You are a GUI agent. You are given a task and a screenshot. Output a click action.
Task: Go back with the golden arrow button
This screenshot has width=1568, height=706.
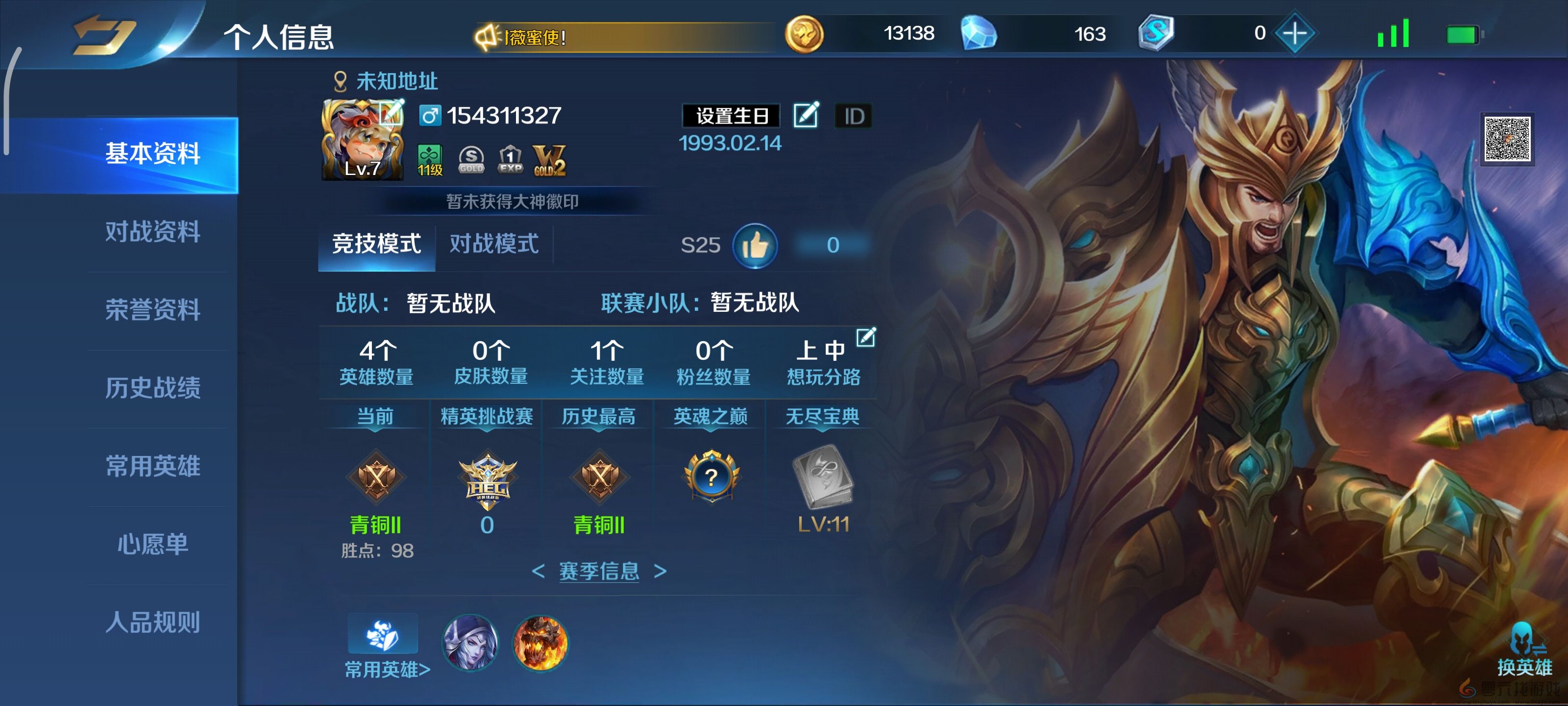[102, 35]
